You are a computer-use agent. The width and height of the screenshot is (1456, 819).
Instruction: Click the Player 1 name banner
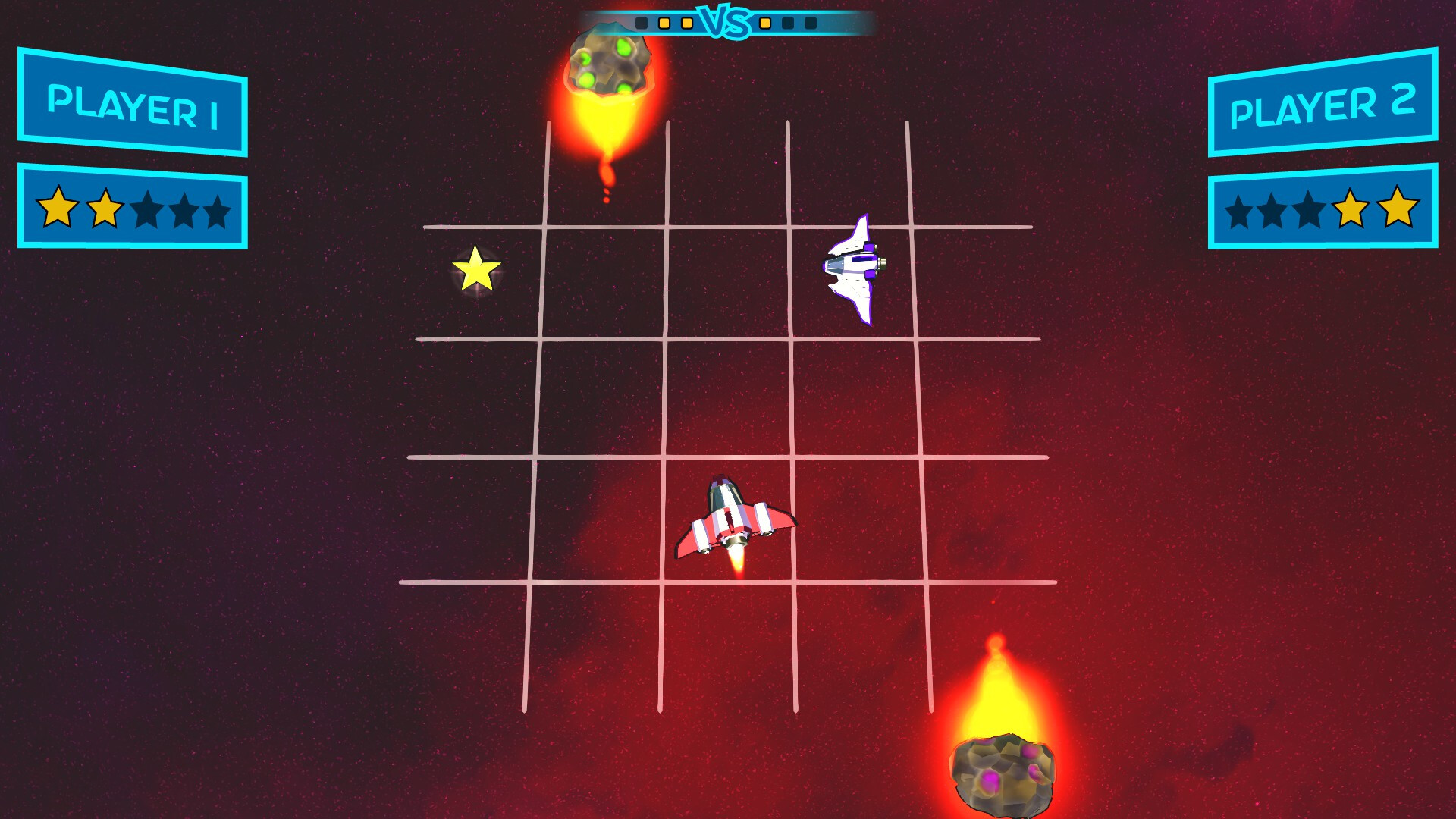click(x=134, y=101)
